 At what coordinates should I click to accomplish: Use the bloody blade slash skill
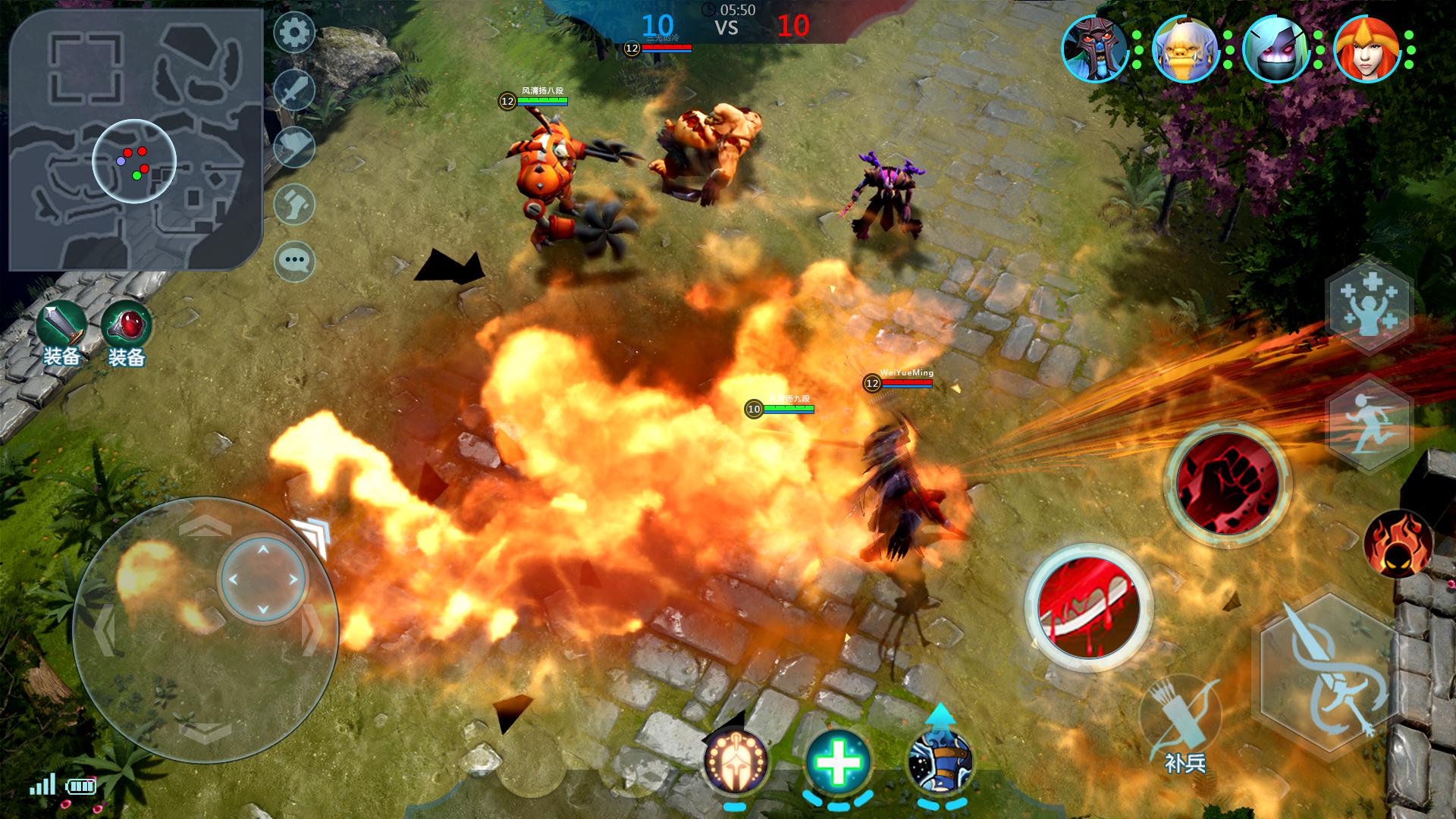1089,607
